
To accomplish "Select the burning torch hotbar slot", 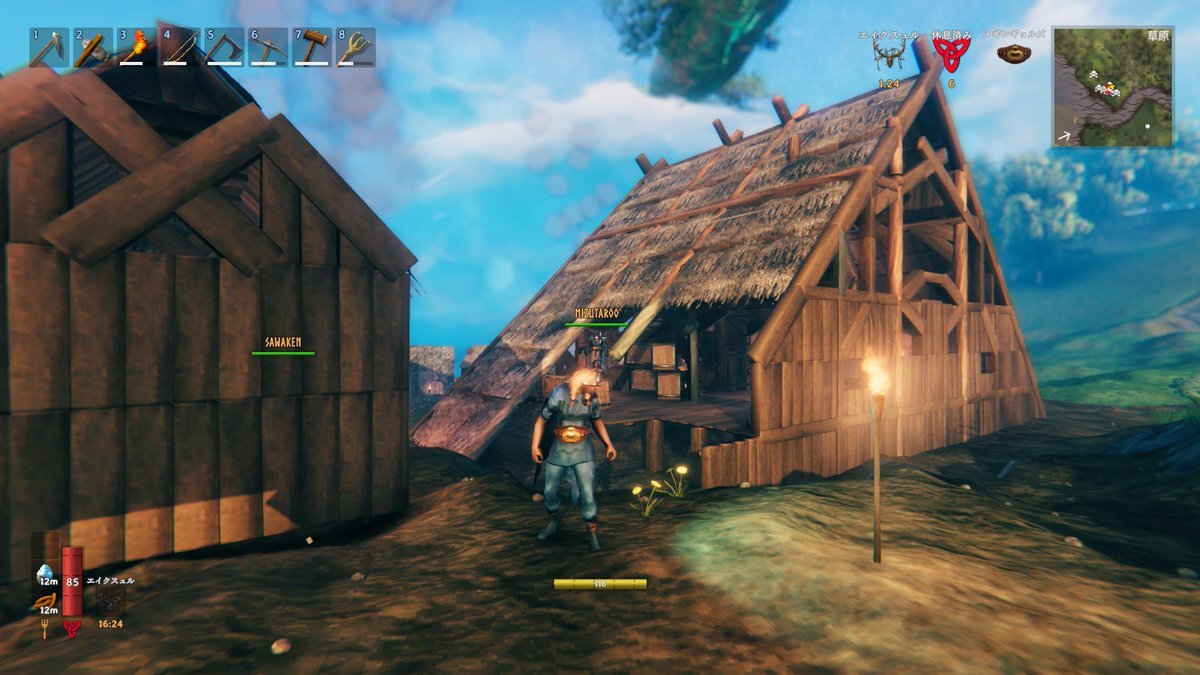I will (136, 47).
